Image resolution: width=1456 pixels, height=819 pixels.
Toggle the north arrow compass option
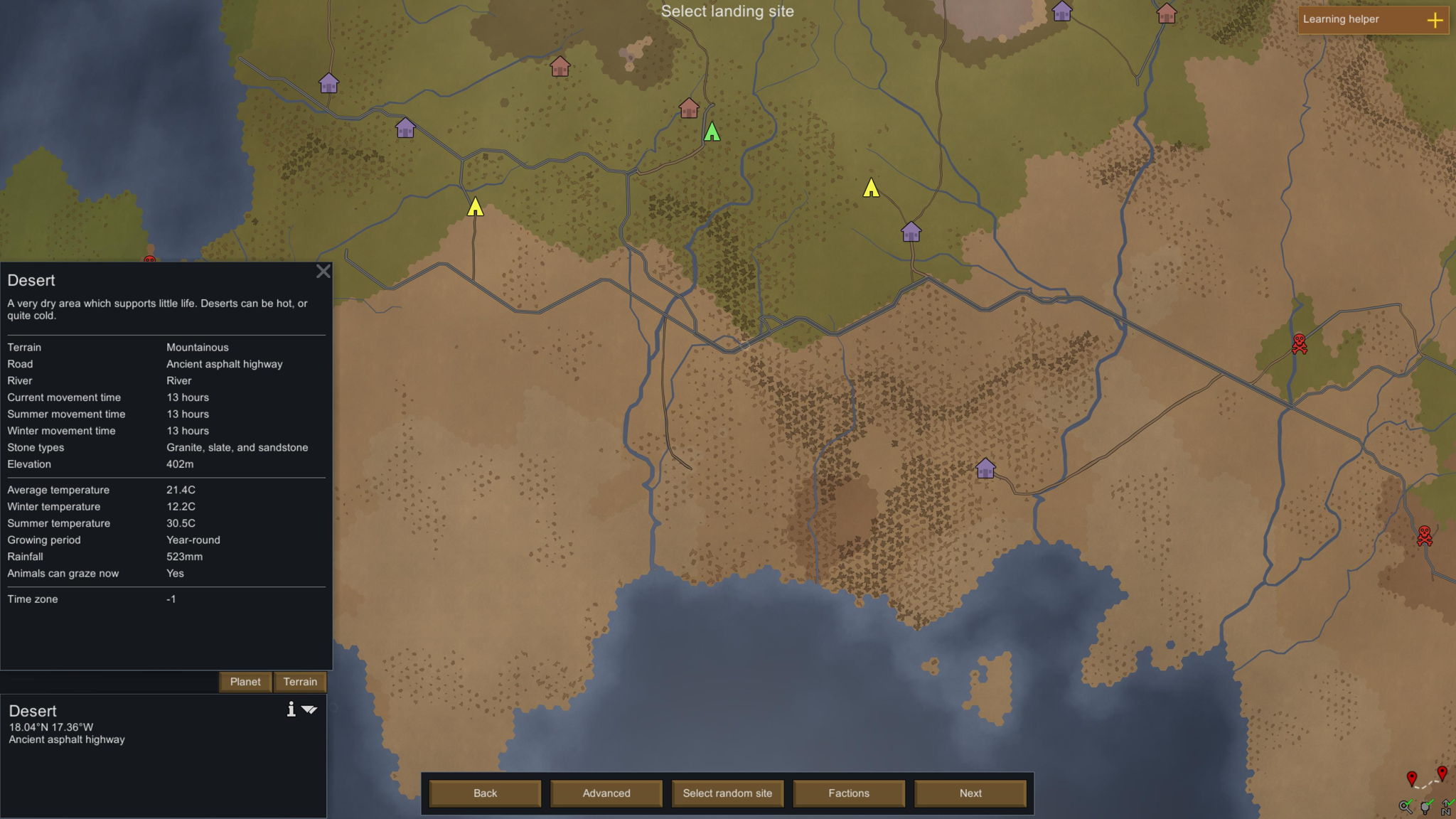point(1447,806)
